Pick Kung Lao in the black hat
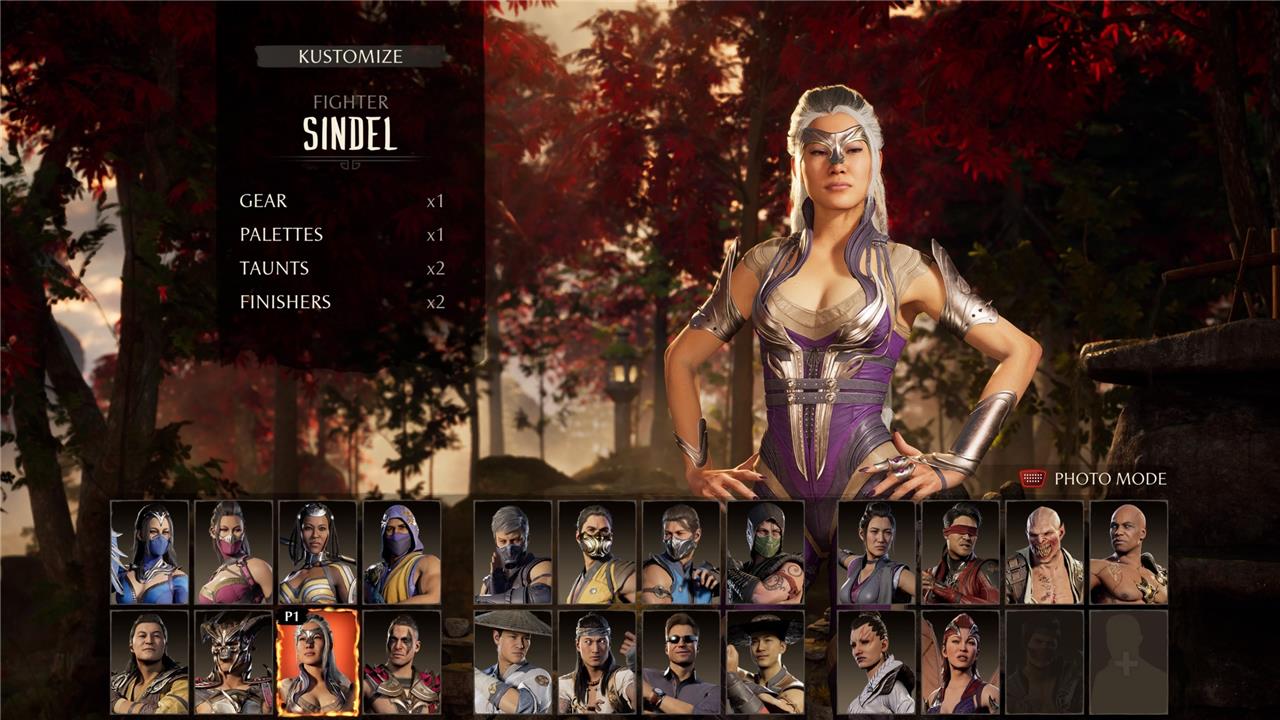This screenshot has width=1280, height=720. (x=765, y=662)
